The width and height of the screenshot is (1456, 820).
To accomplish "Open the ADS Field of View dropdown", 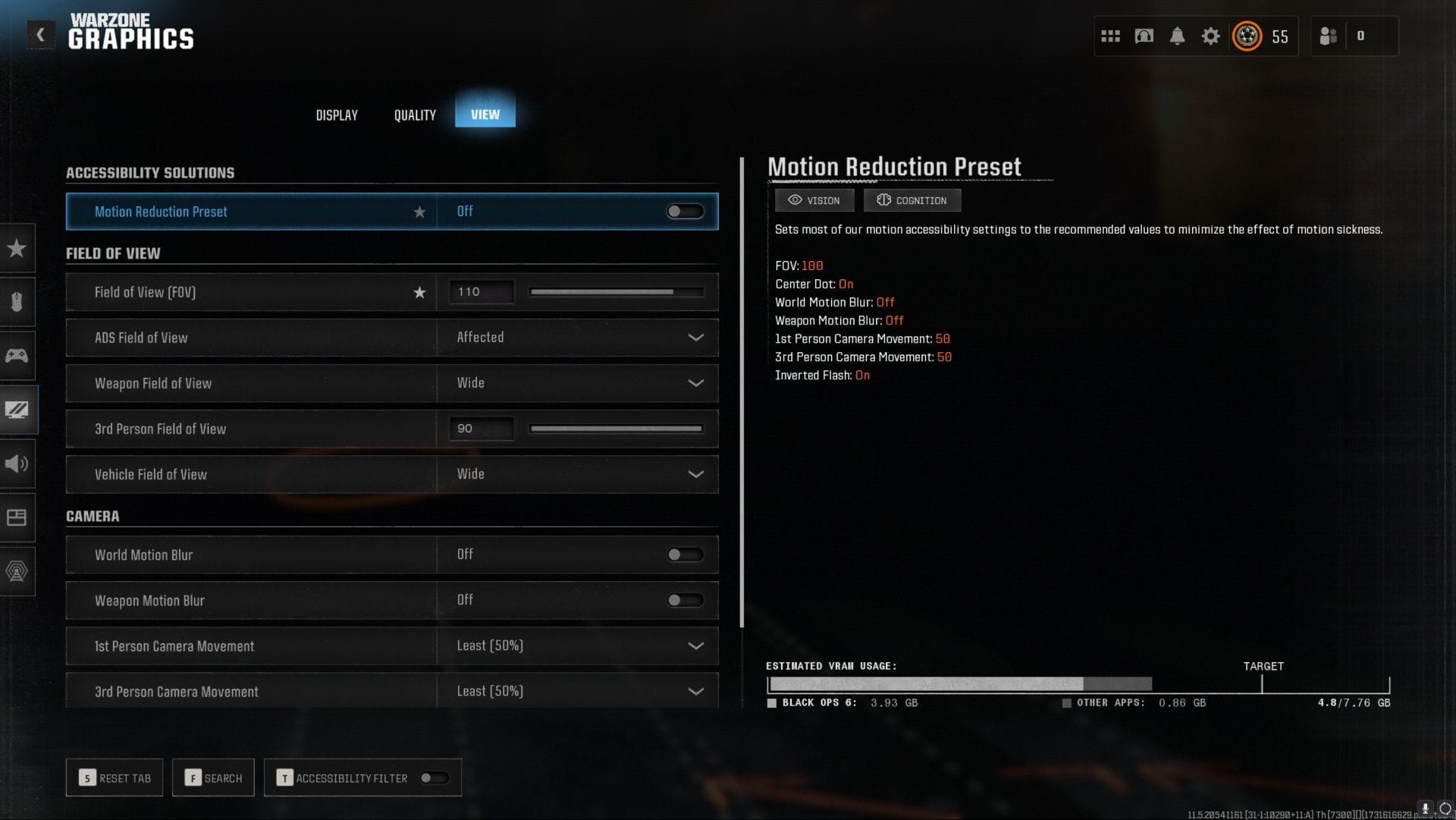I will [695, 338].
